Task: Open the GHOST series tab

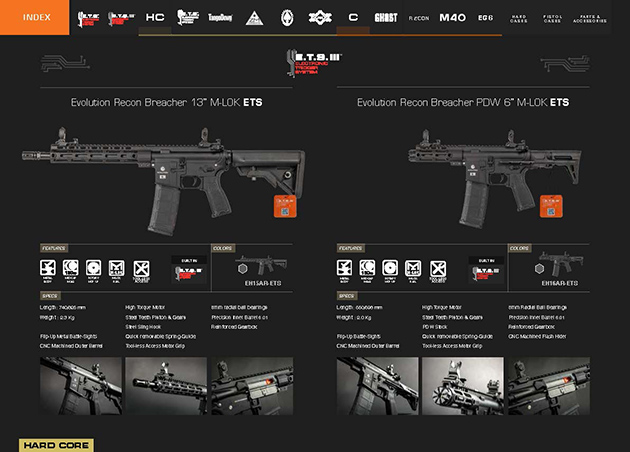Action: pos(385,18)
